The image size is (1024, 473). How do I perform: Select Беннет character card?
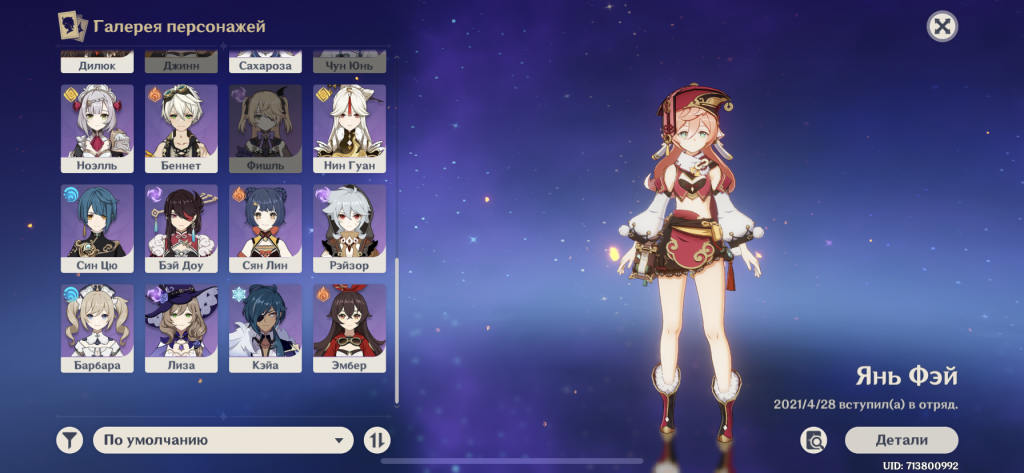181,129
